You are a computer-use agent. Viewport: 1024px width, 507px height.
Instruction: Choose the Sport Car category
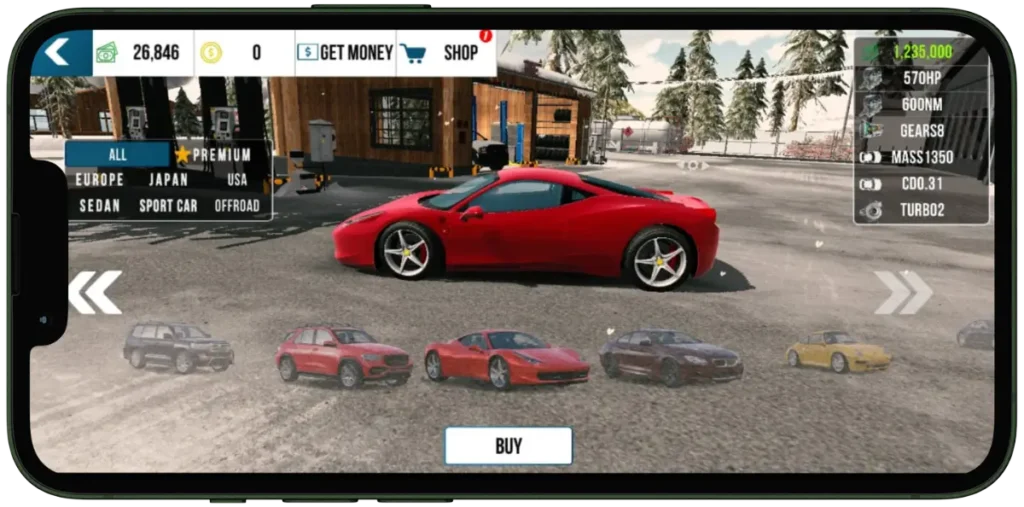[x=168, y=206]
